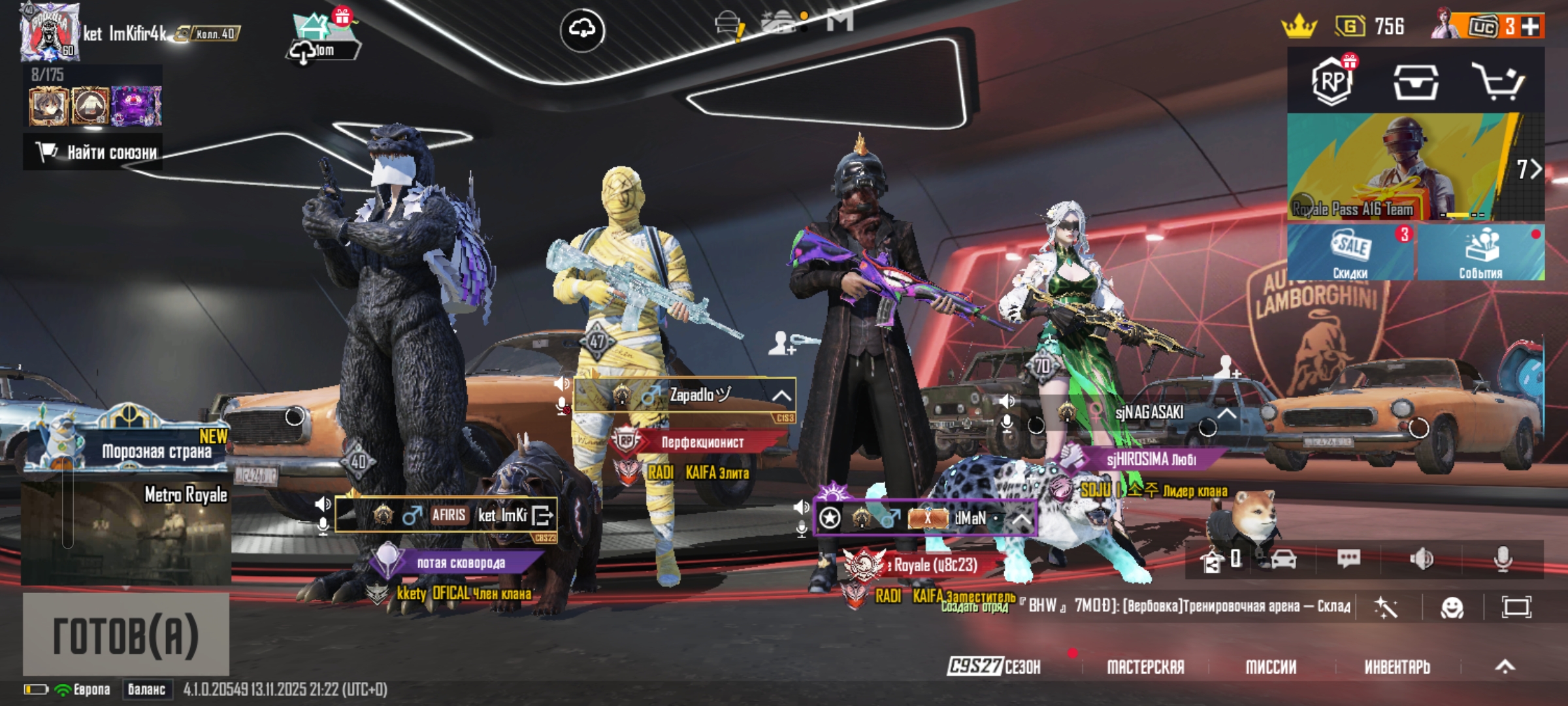Tap the ГОТОВ(А) ready button

[x=125, y=633]
